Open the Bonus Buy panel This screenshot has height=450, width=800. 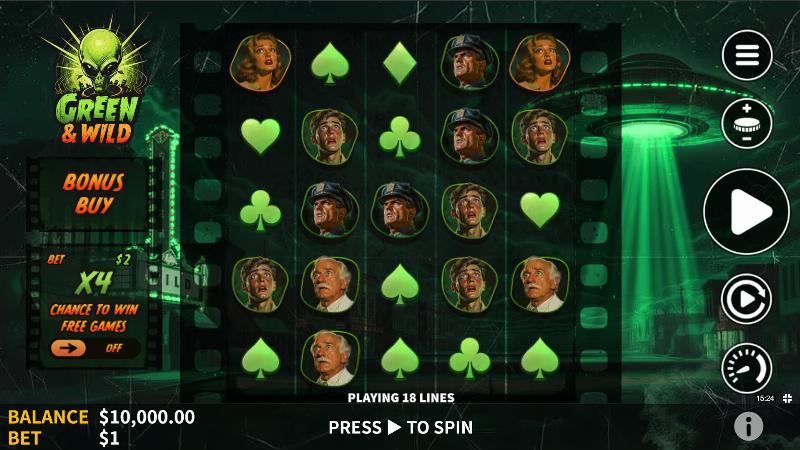[93, 194]
